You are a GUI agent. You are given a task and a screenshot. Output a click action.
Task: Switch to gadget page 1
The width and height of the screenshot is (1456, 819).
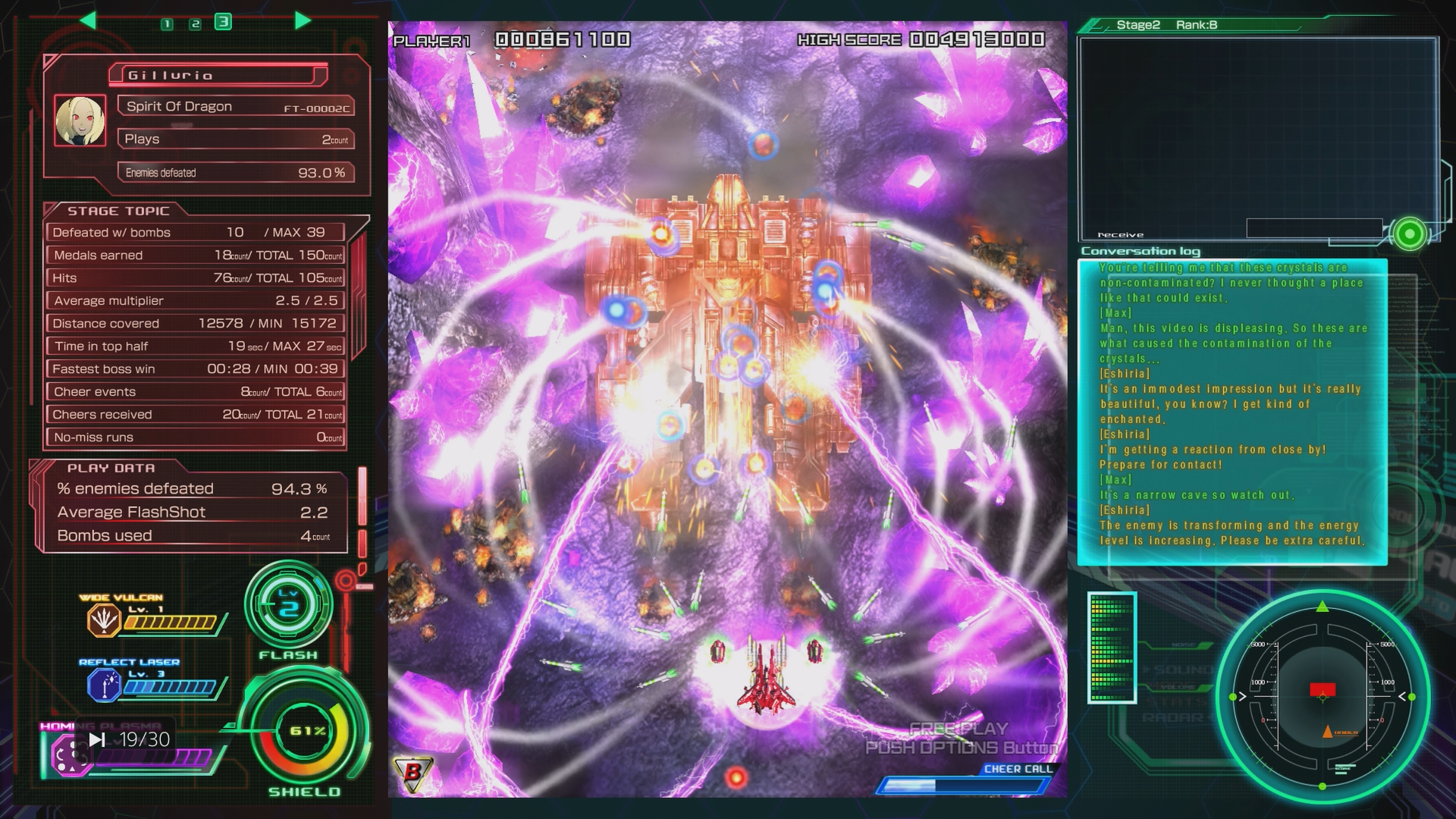tap(167, 24)
